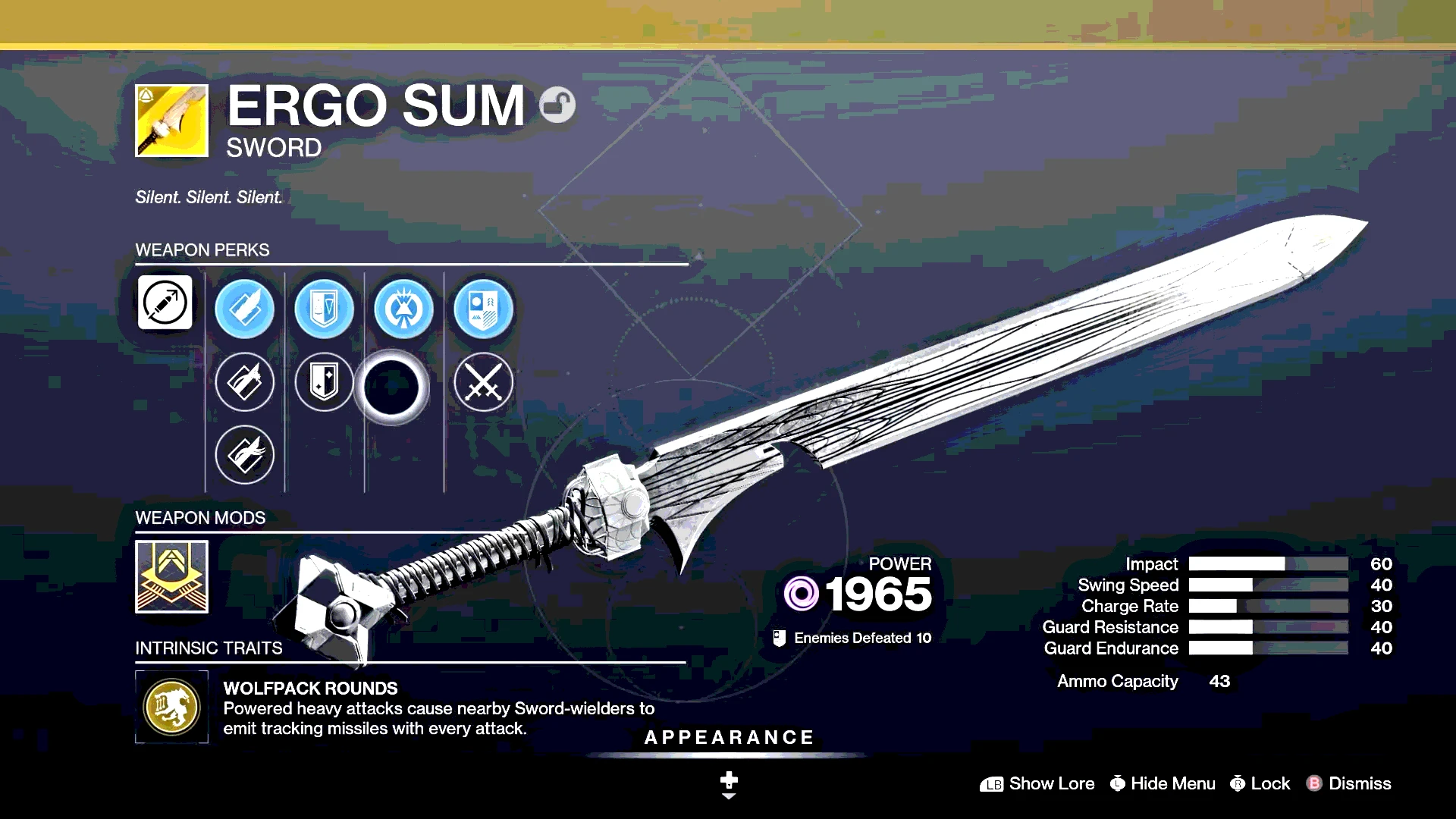
Task: Inspect the Wolfpack Rounds intrinsic trait icon
Action: pos(171,707)
